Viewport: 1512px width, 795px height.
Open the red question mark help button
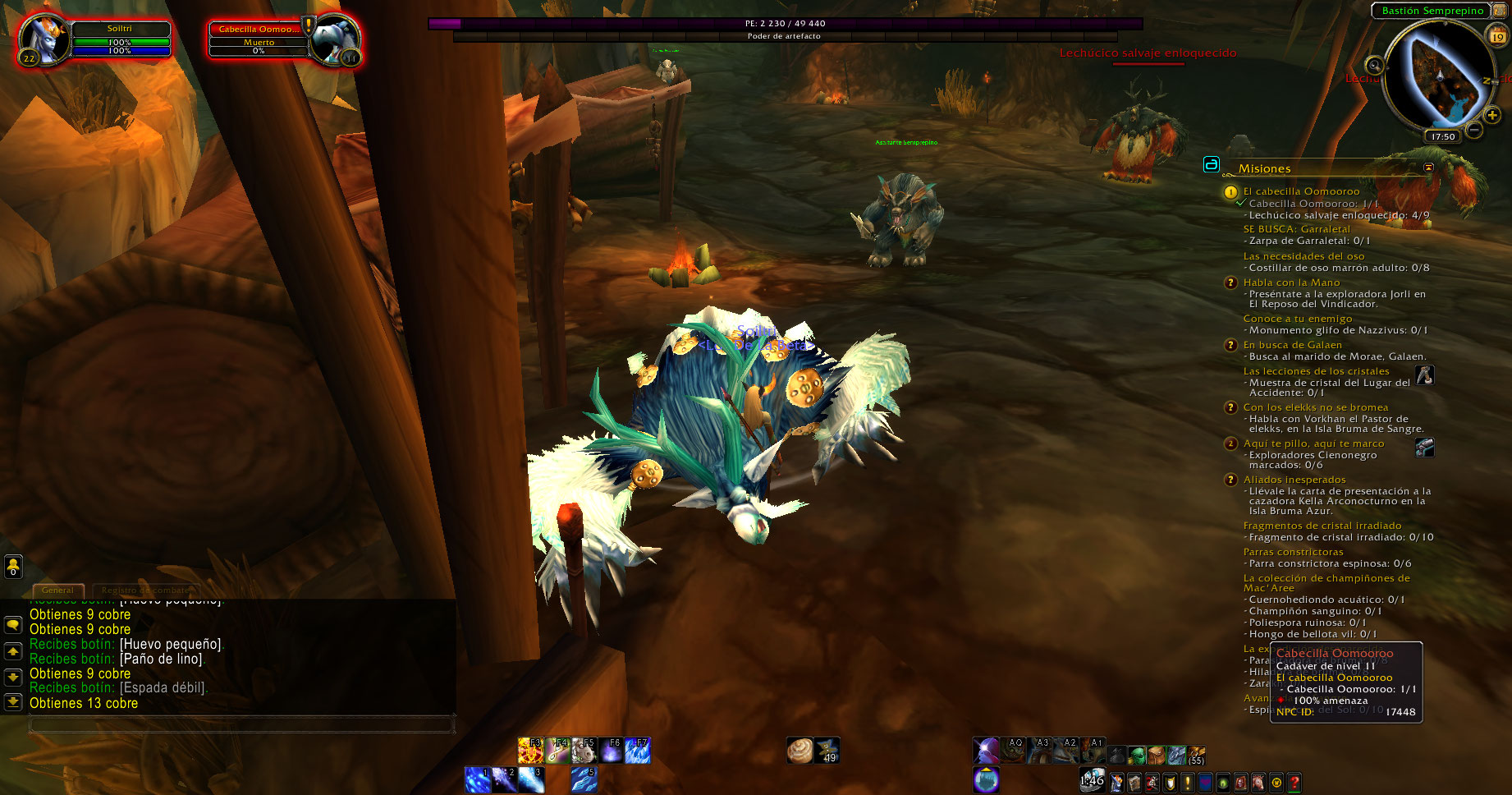click(x=1294, y=783)
